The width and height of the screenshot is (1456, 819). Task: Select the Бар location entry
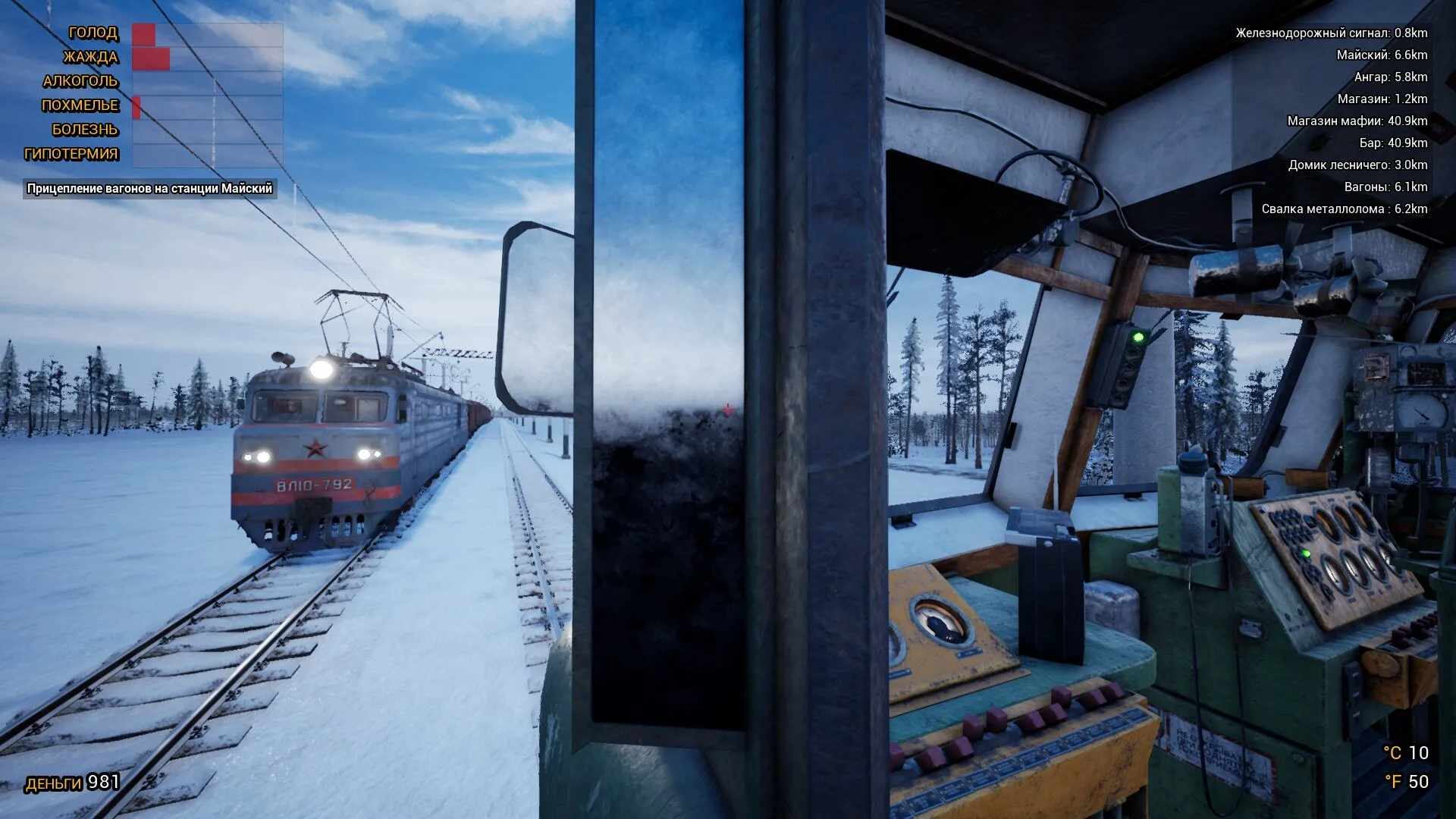pyautogui.click(x=1392, y=143)
